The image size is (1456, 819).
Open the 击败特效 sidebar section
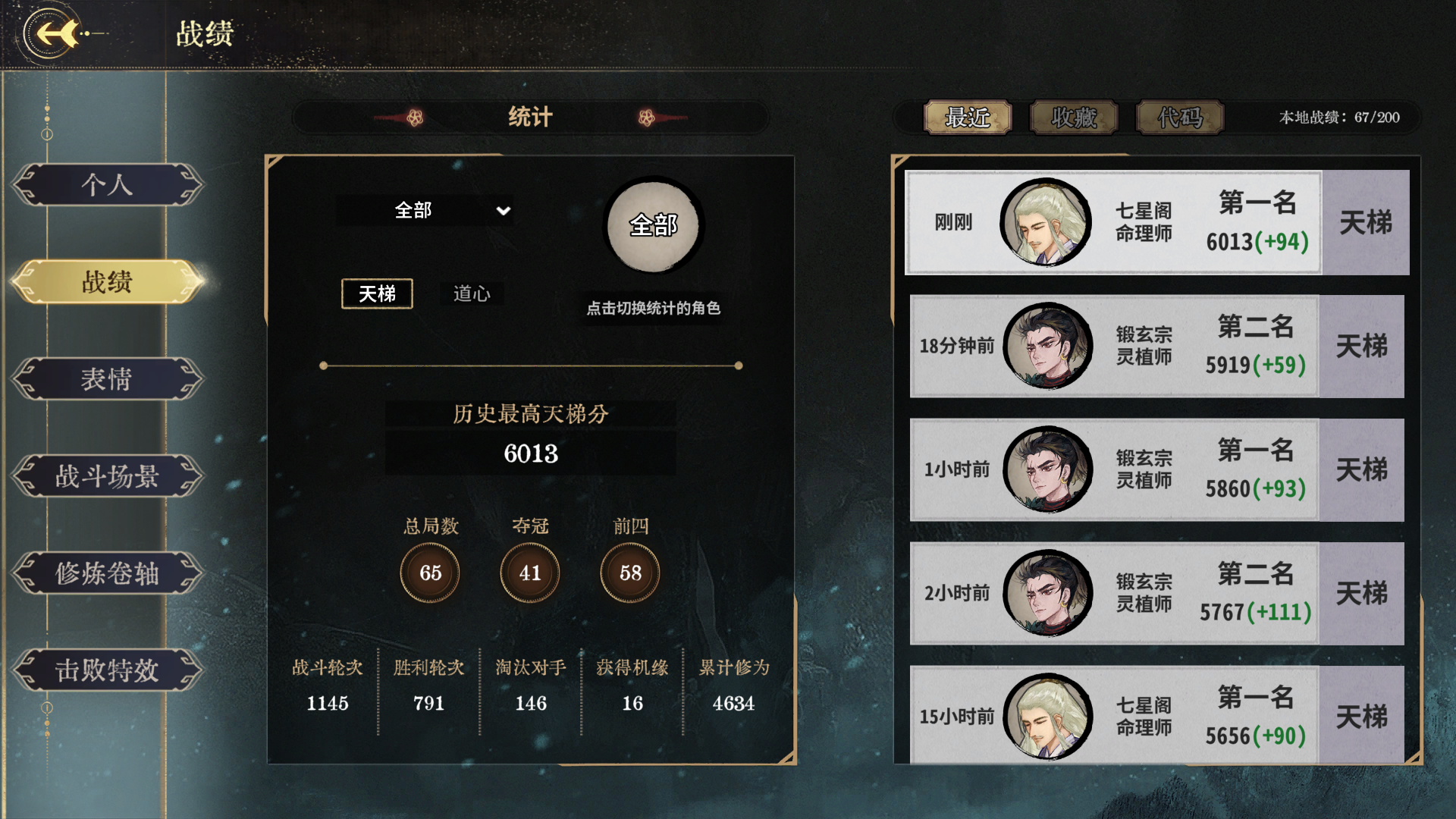(x=108, y=671)
